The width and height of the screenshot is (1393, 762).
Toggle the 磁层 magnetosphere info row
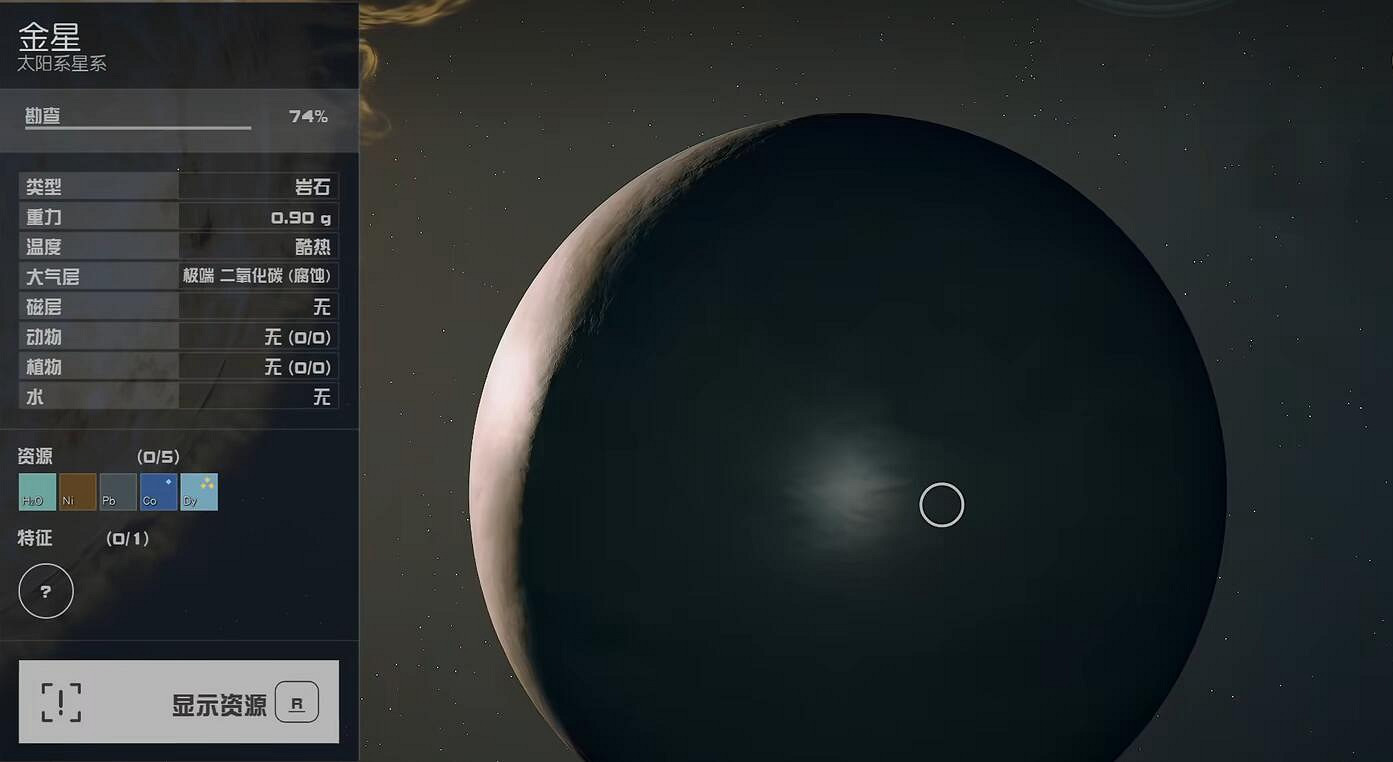click(178, 306)
